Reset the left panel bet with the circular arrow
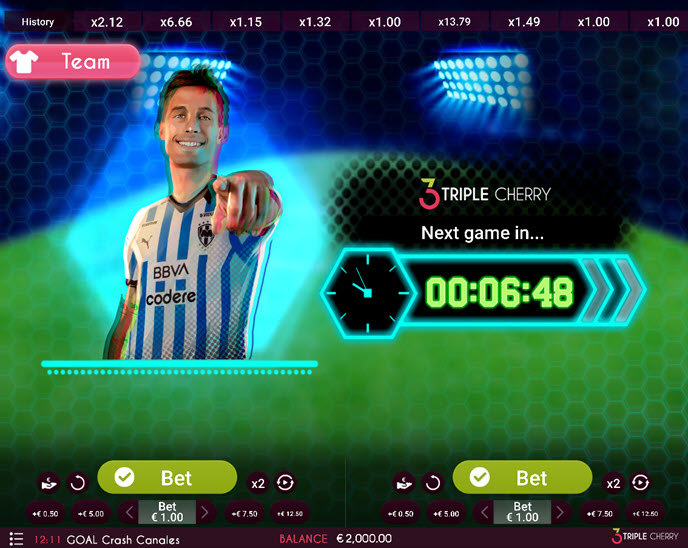Image resolution: width=688 pixels, height=548 pixels. (77, 484)
